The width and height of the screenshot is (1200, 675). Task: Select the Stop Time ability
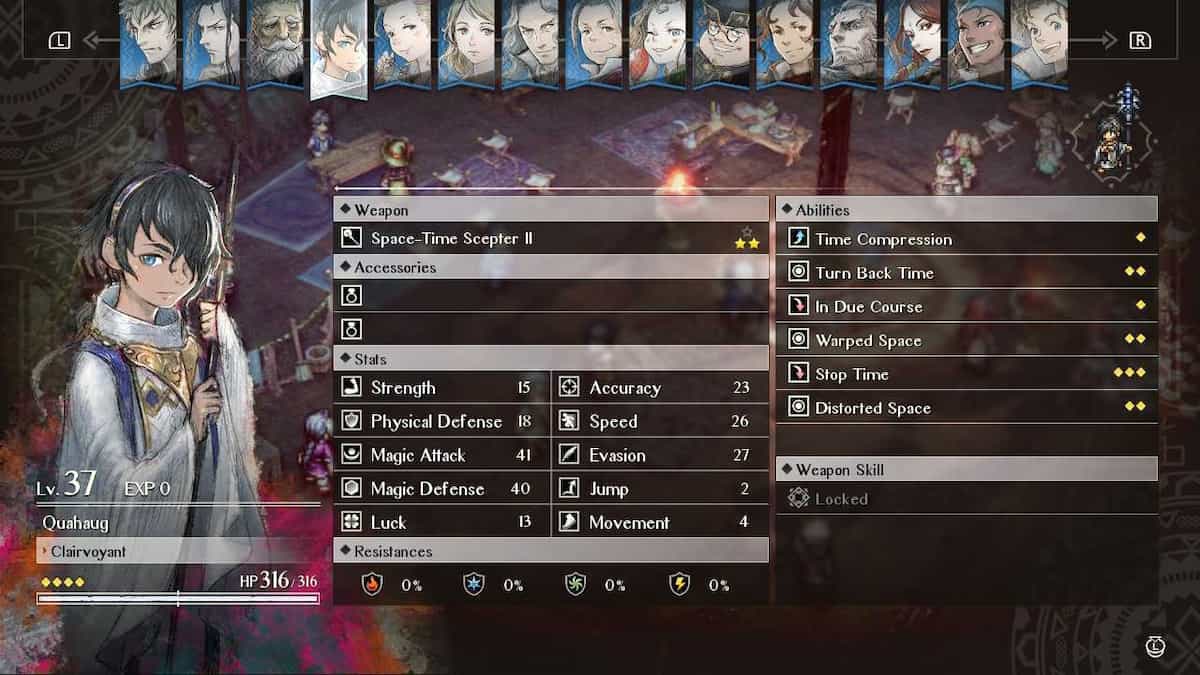coord(966,375)
